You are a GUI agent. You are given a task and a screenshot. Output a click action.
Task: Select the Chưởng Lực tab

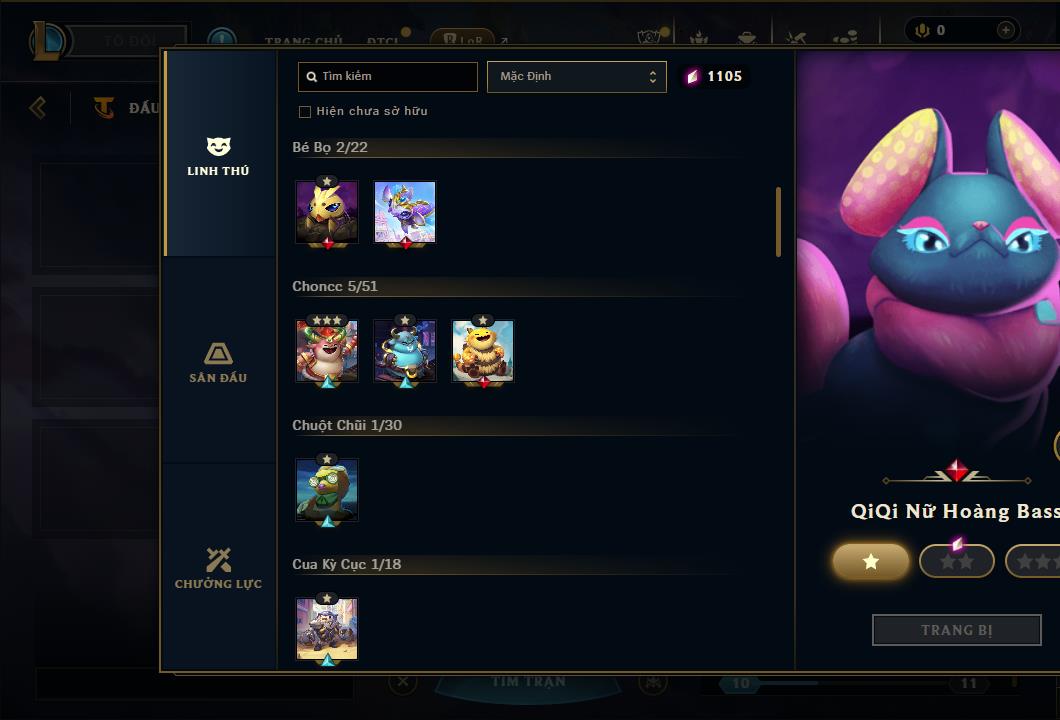click(218, 568)
